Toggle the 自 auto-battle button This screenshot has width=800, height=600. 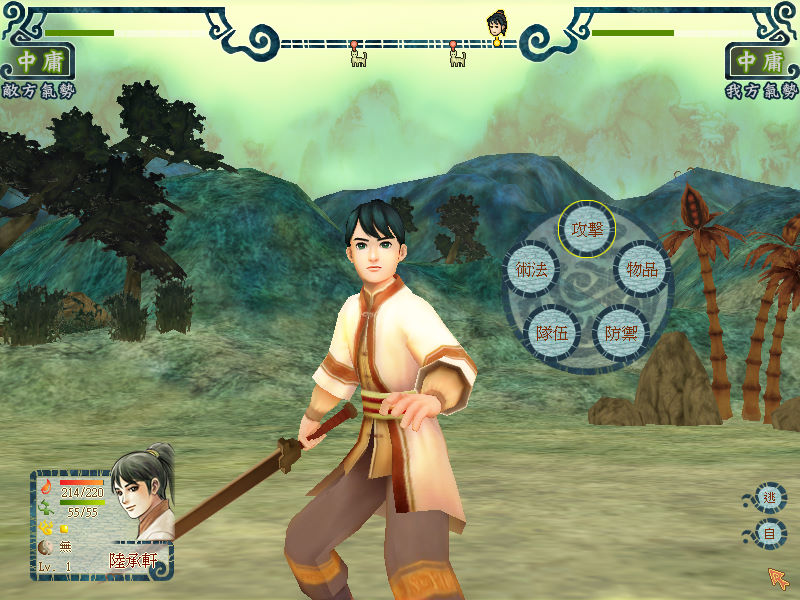click(x=769, y=534)
